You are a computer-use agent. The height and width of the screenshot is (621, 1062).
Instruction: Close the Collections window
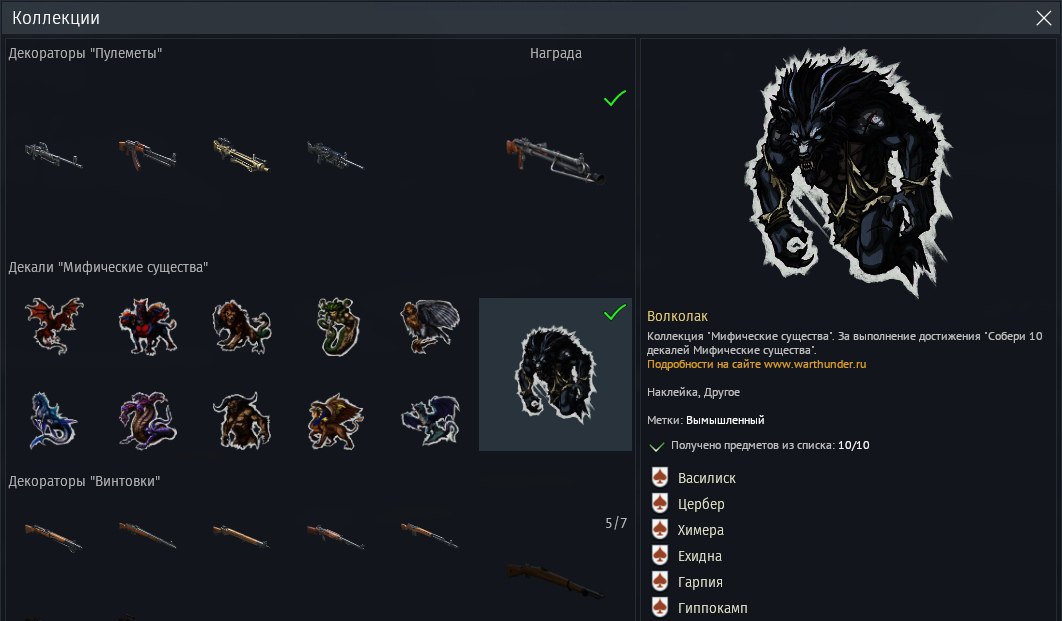tap(1043, 18)
